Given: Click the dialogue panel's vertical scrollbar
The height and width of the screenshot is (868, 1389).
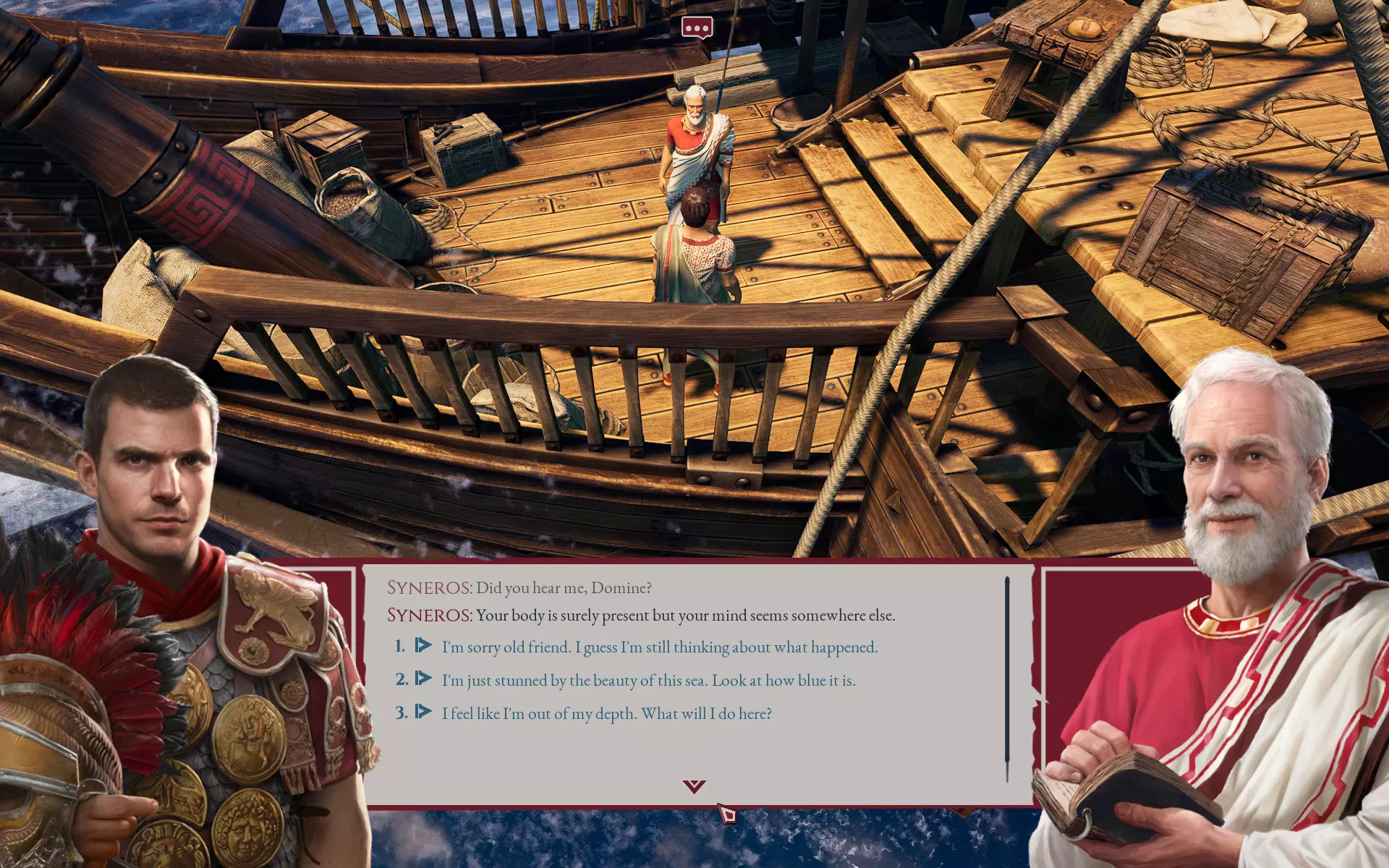Looking at the screenshot, I should click(x=1006, y=678).
